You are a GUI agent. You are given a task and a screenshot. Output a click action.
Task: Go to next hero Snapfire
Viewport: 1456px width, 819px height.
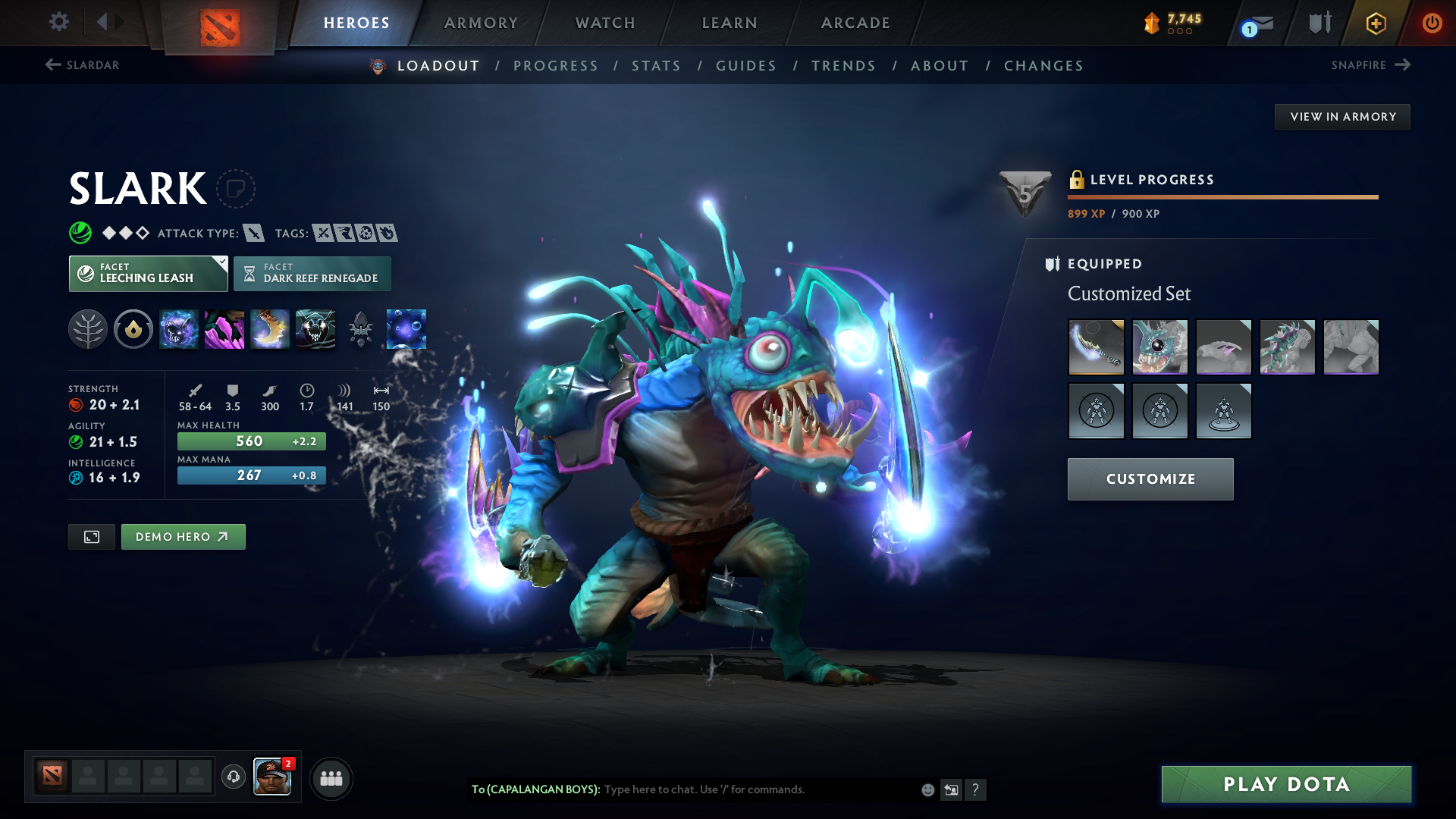[1370, 65]
